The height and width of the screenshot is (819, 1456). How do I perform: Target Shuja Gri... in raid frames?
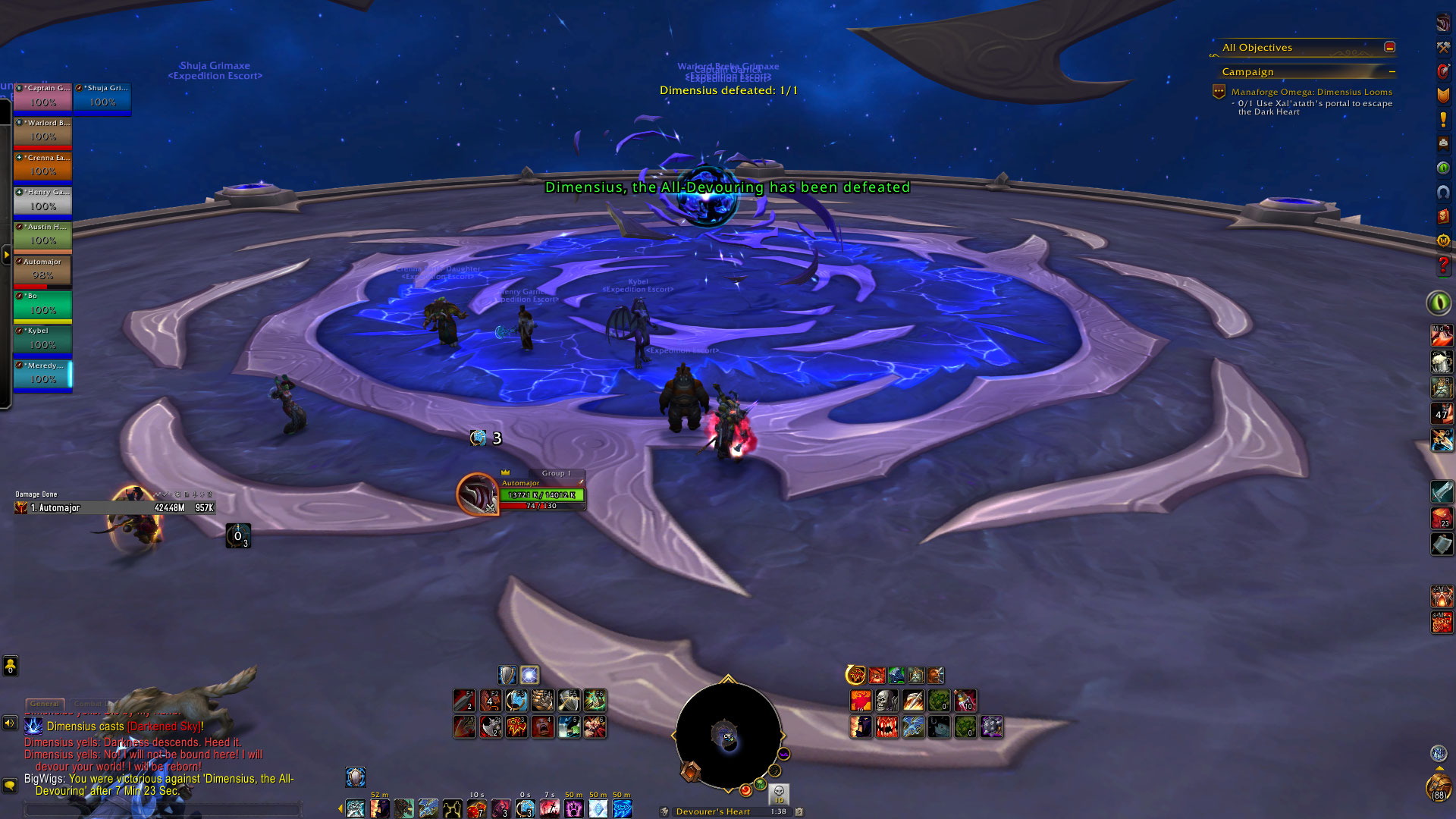point(102,97)
